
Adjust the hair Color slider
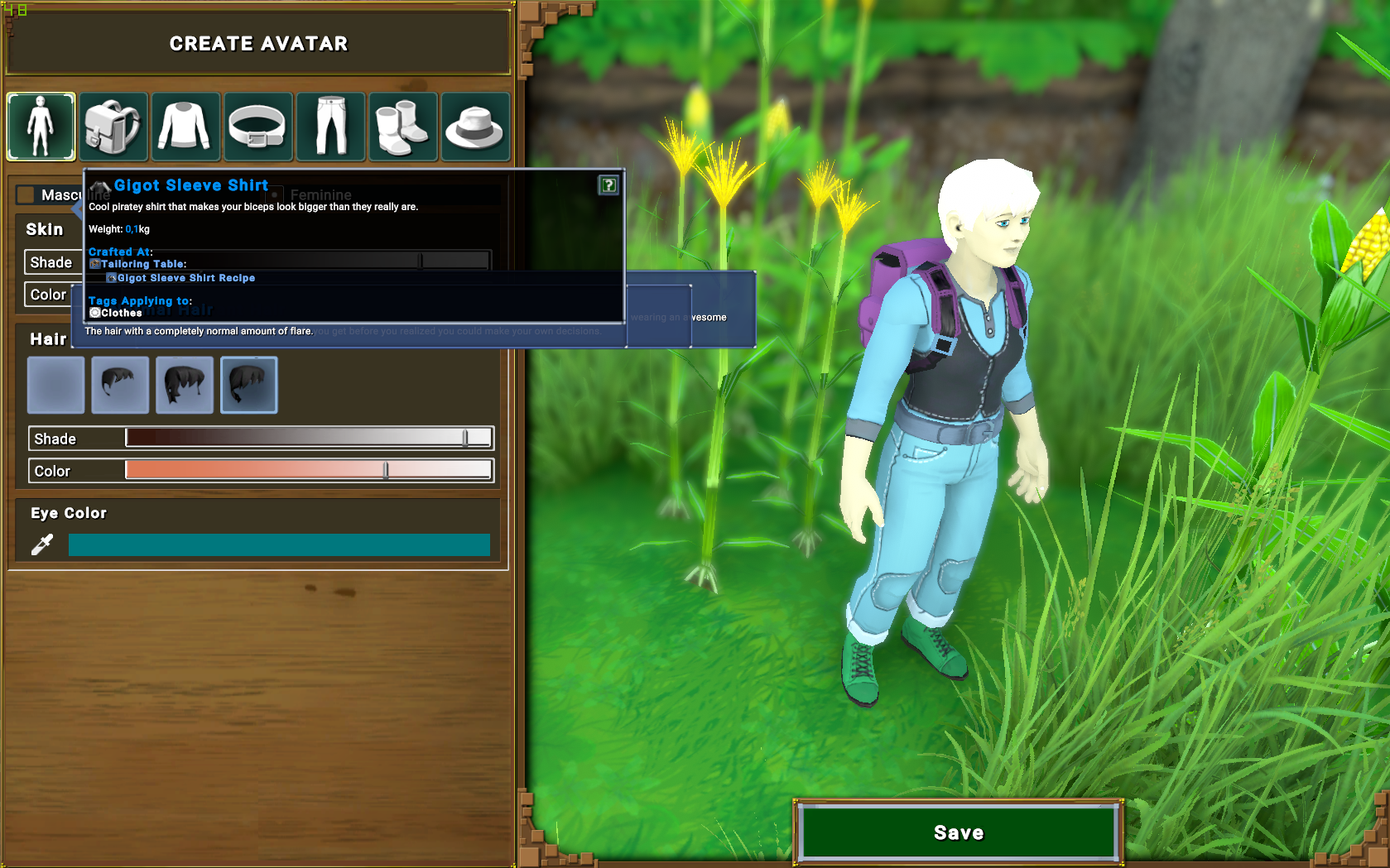pyautogui.click(x=386, y=470)
